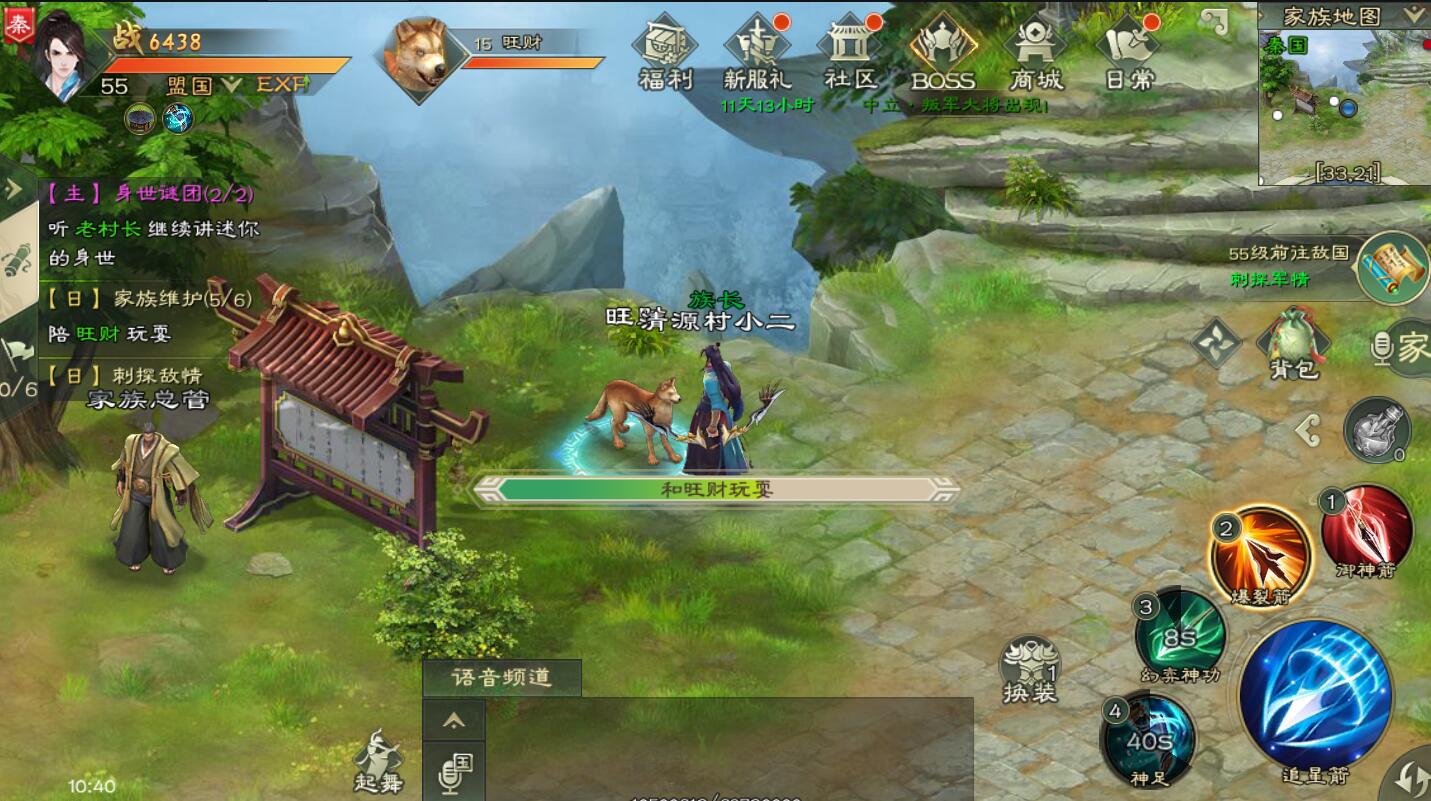Viewport: 1431px width, 801px height.
Task: Activate the 爆裂箭 skill
Action: [x=1261, y=553]
